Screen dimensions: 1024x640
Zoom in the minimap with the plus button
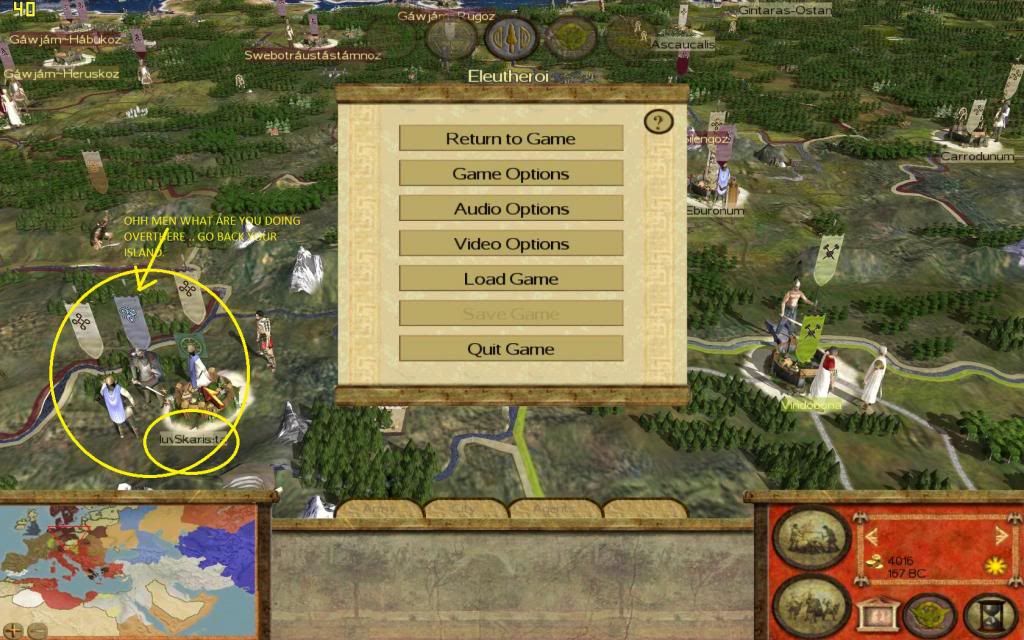click(14, 630)
